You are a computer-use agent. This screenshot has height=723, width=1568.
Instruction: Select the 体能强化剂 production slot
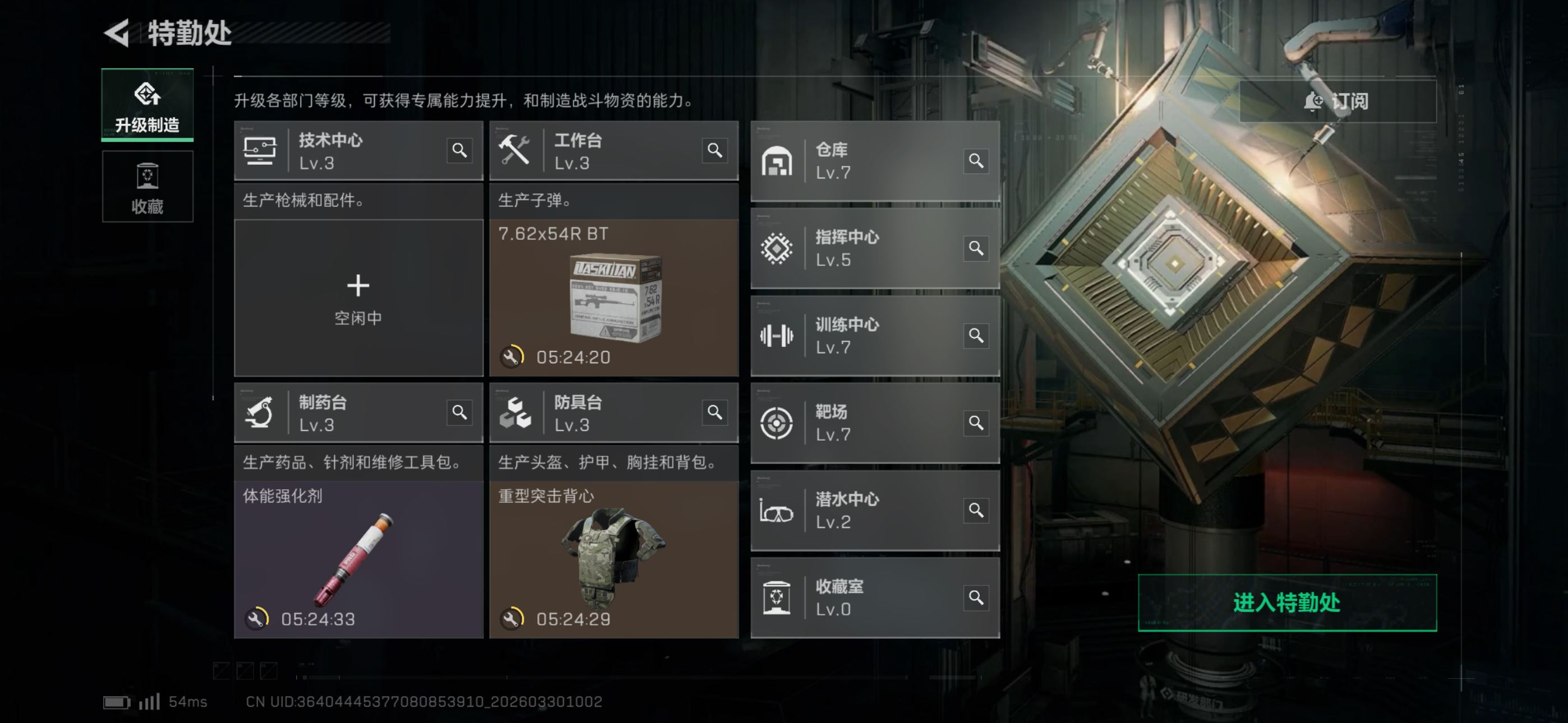(x=358, y=560)
